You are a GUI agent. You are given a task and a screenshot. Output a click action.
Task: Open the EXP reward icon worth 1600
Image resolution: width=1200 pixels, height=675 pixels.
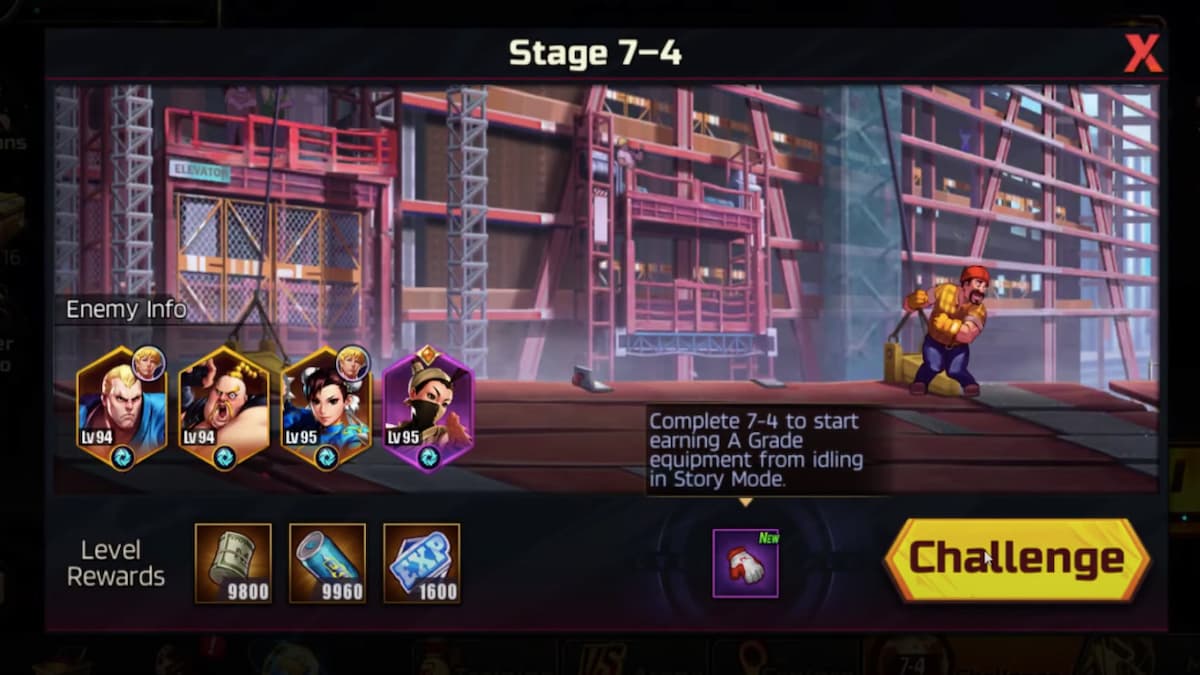(422, 563)
